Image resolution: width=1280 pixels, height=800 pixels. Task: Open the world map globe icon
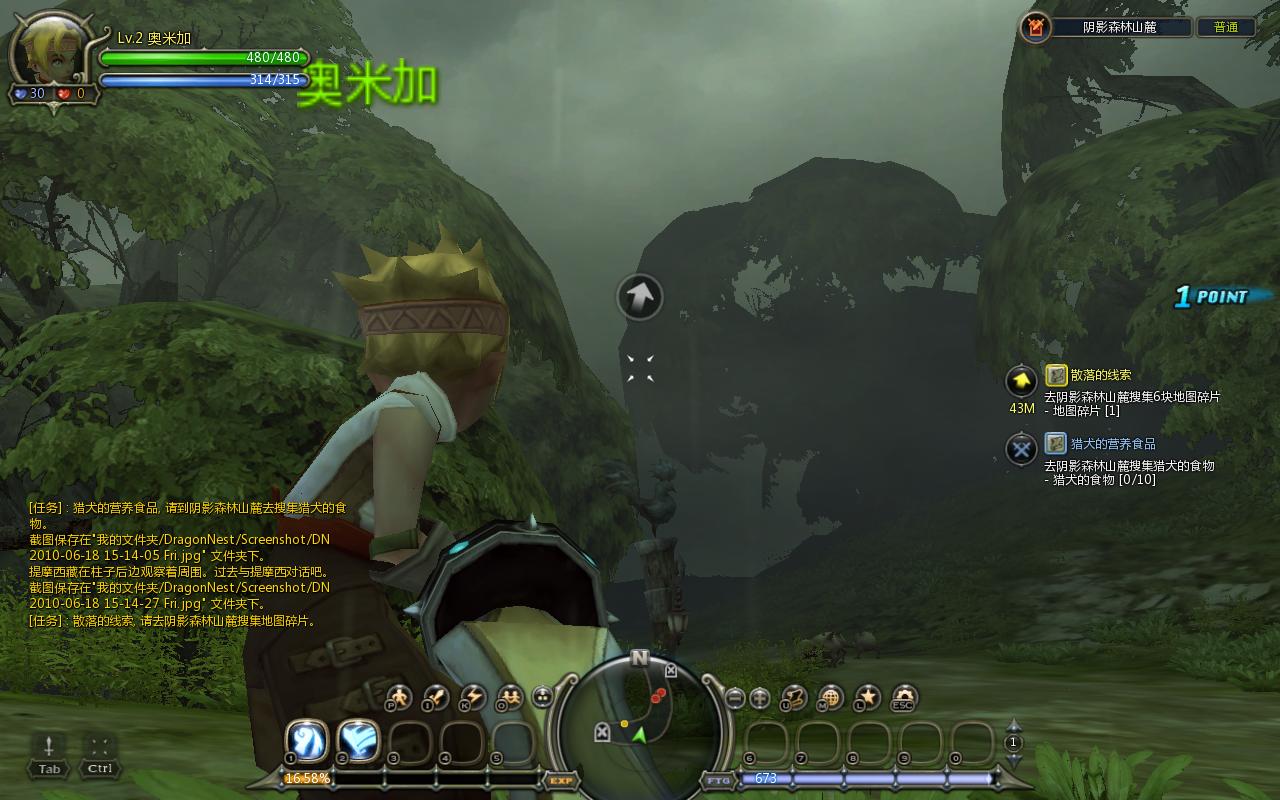tap(830, 697)
